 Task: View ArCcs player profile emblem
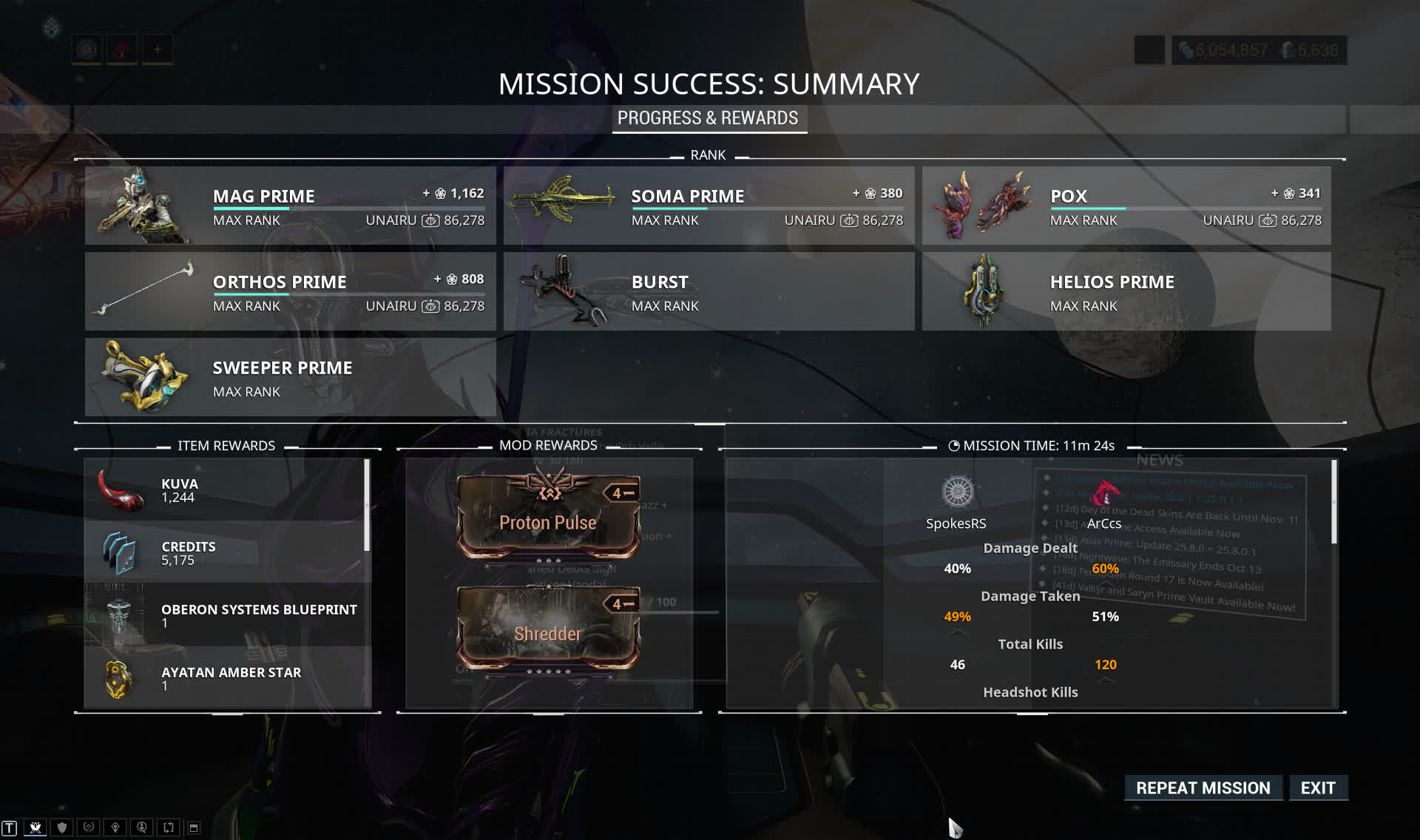1105,492
